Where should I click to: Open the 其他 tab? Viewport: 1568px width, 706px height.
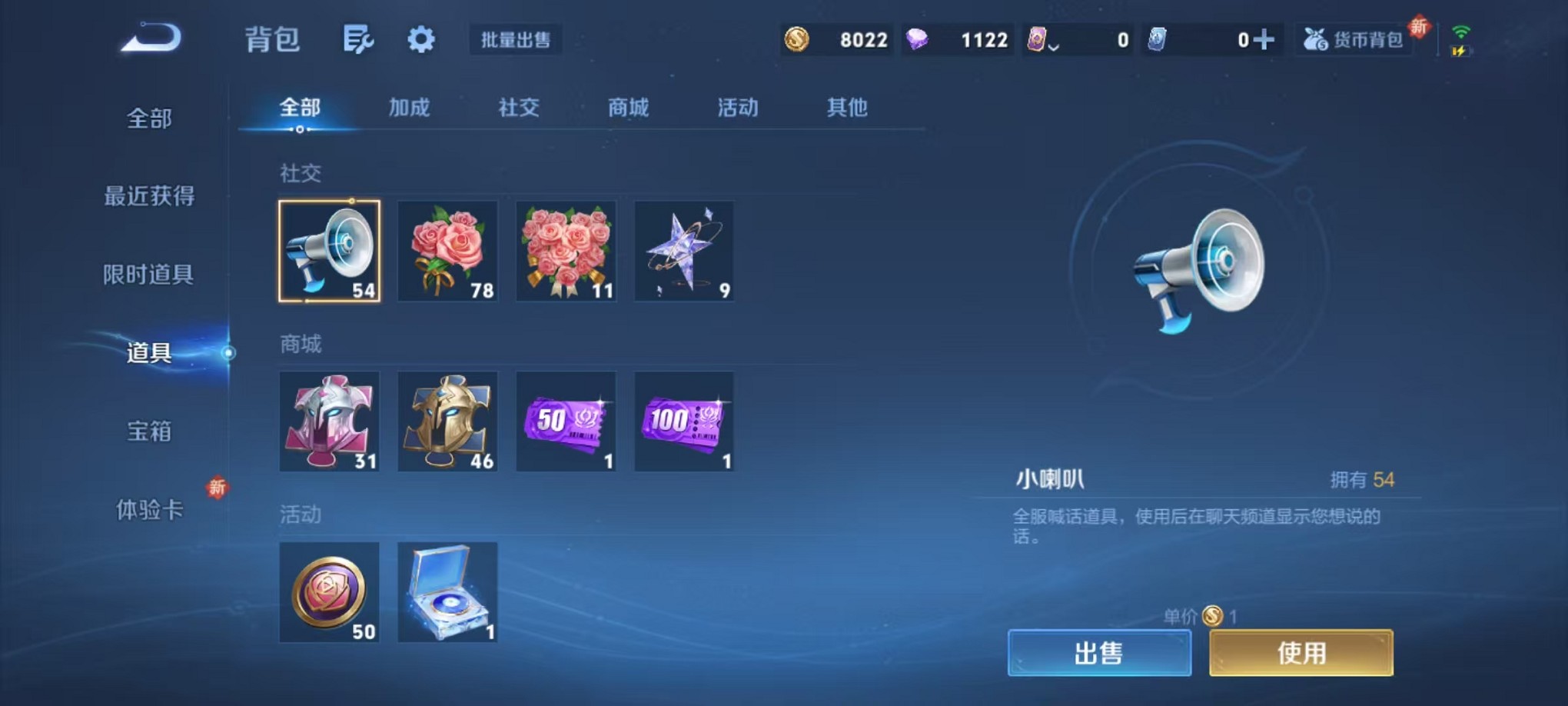tap(849, 108)
